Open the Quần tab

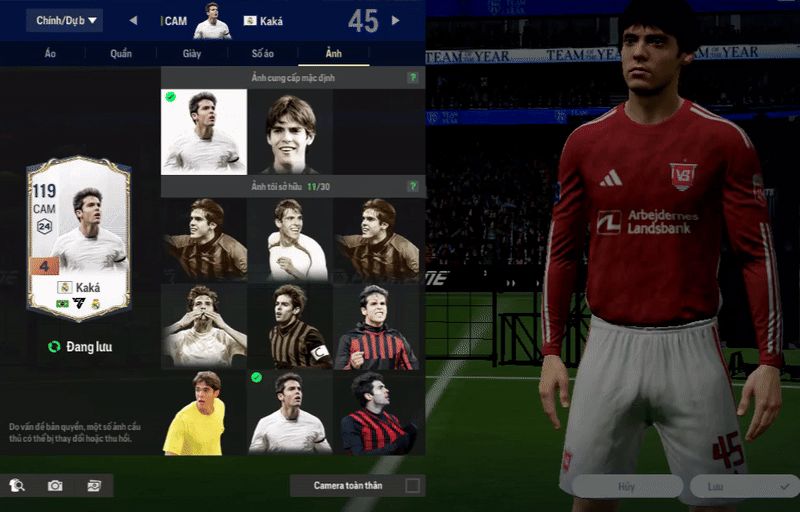[121, 54]
